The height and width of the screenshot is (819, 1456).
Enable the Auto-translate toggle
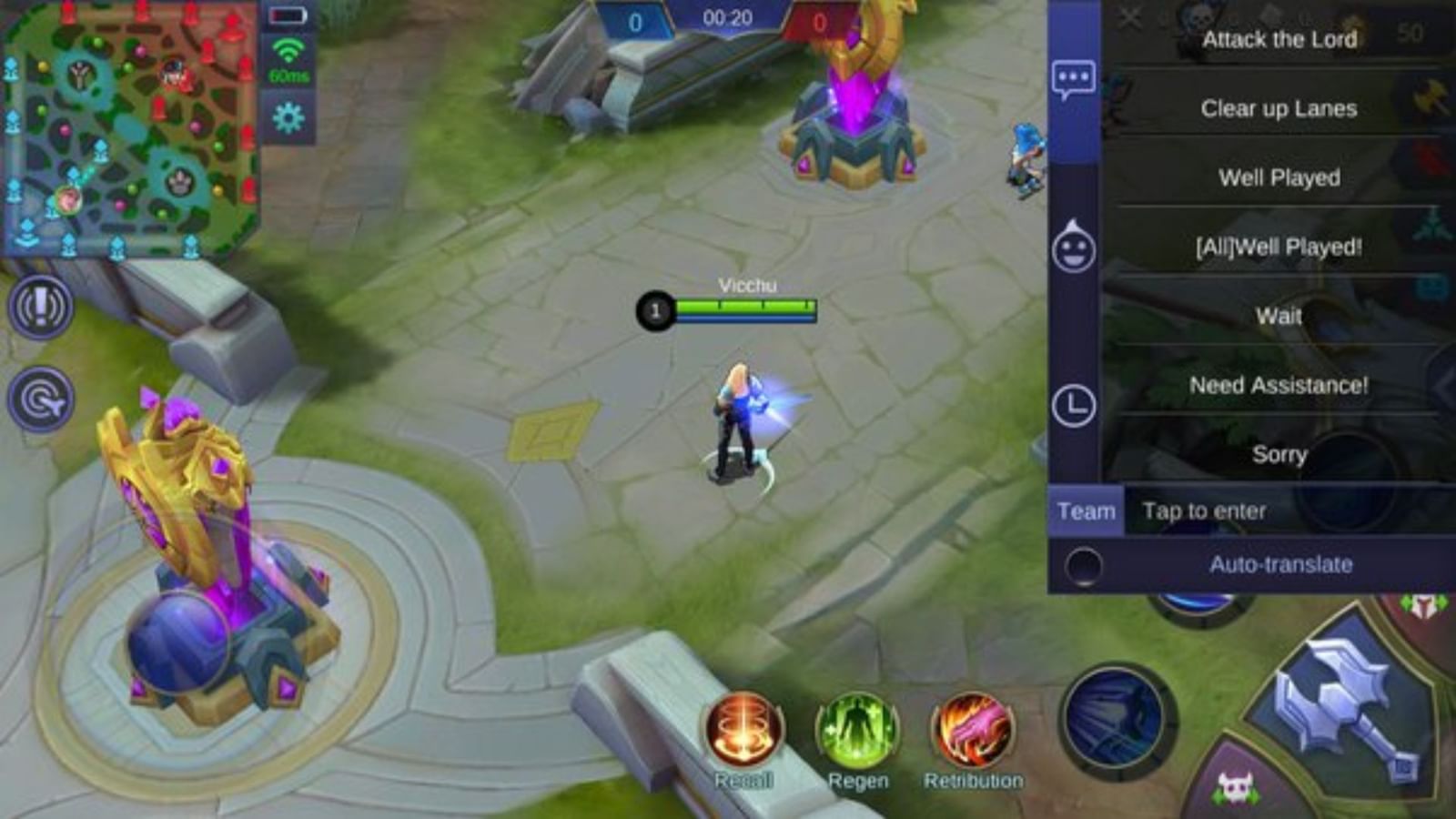(x=1083, y=564)
